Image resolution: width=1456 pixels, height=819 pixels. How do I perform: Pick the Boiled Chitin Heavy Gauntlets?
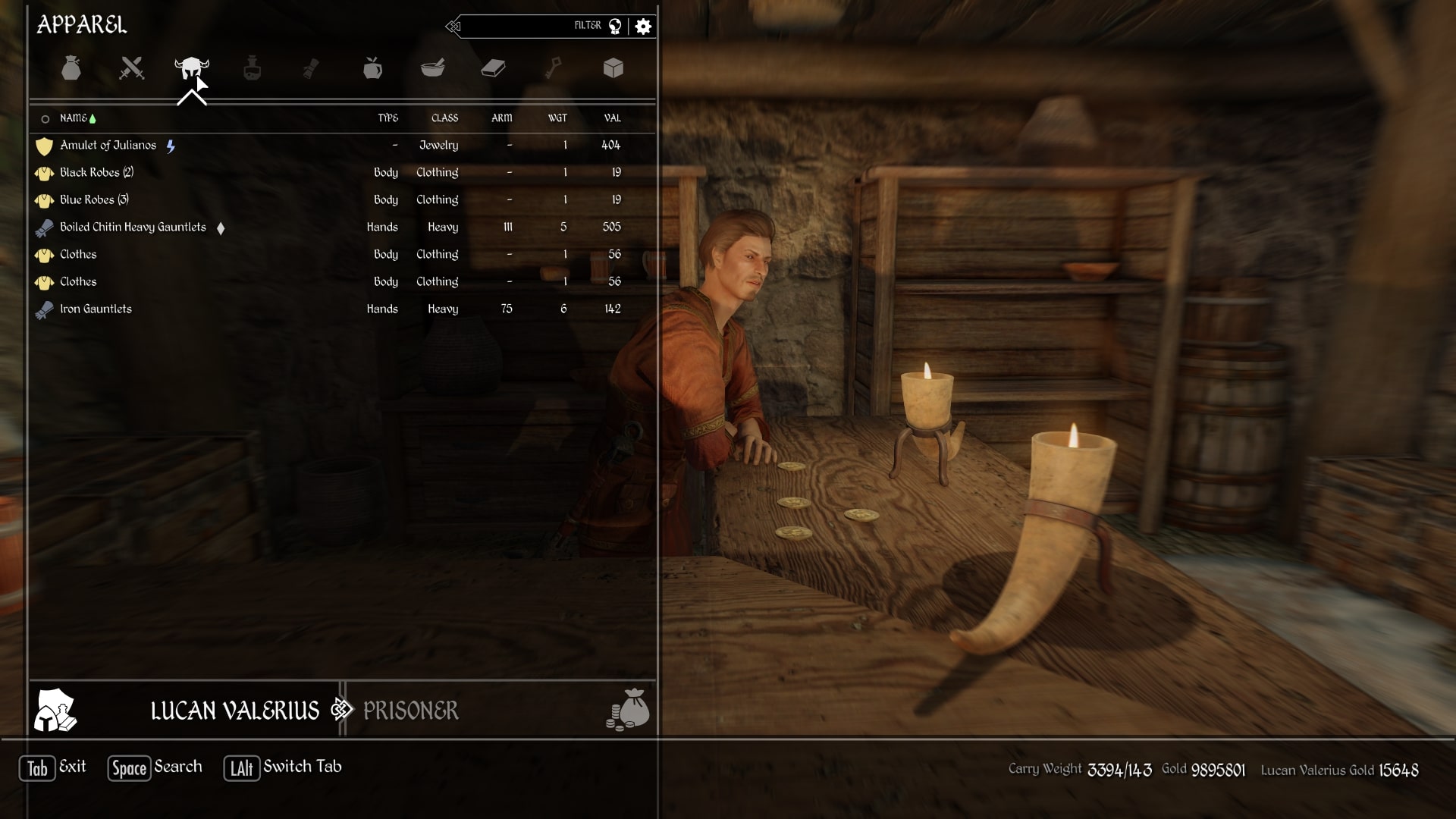133,227
